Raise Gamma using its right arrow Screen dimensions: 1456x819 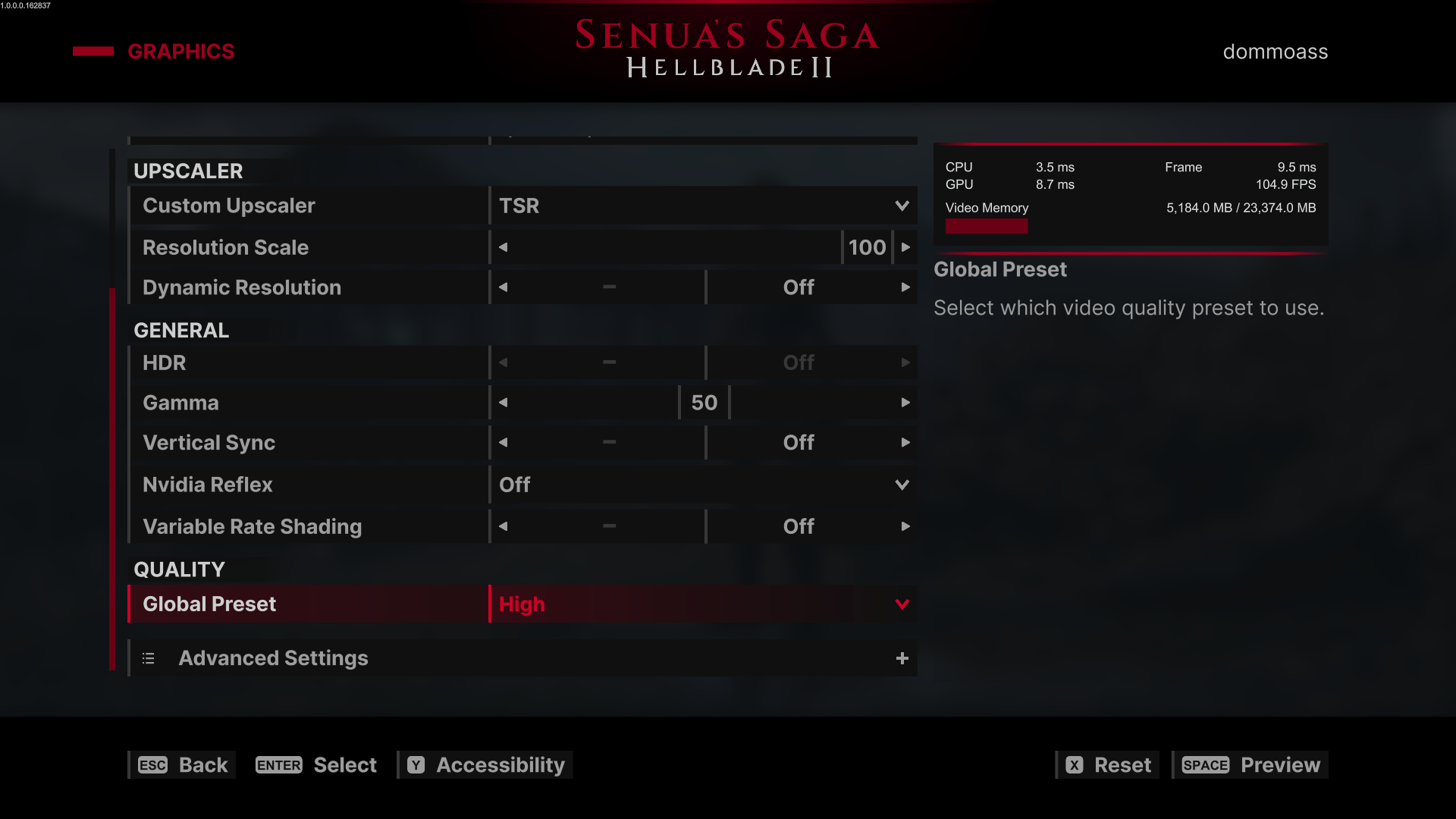tap(905, 403)
